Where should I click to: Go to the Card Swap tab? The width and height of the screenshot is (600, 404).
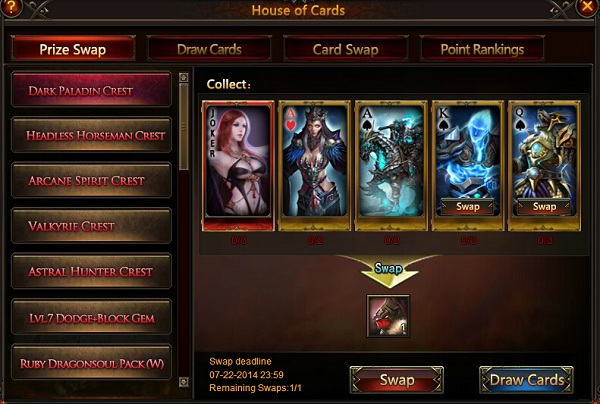coord(343,48)
